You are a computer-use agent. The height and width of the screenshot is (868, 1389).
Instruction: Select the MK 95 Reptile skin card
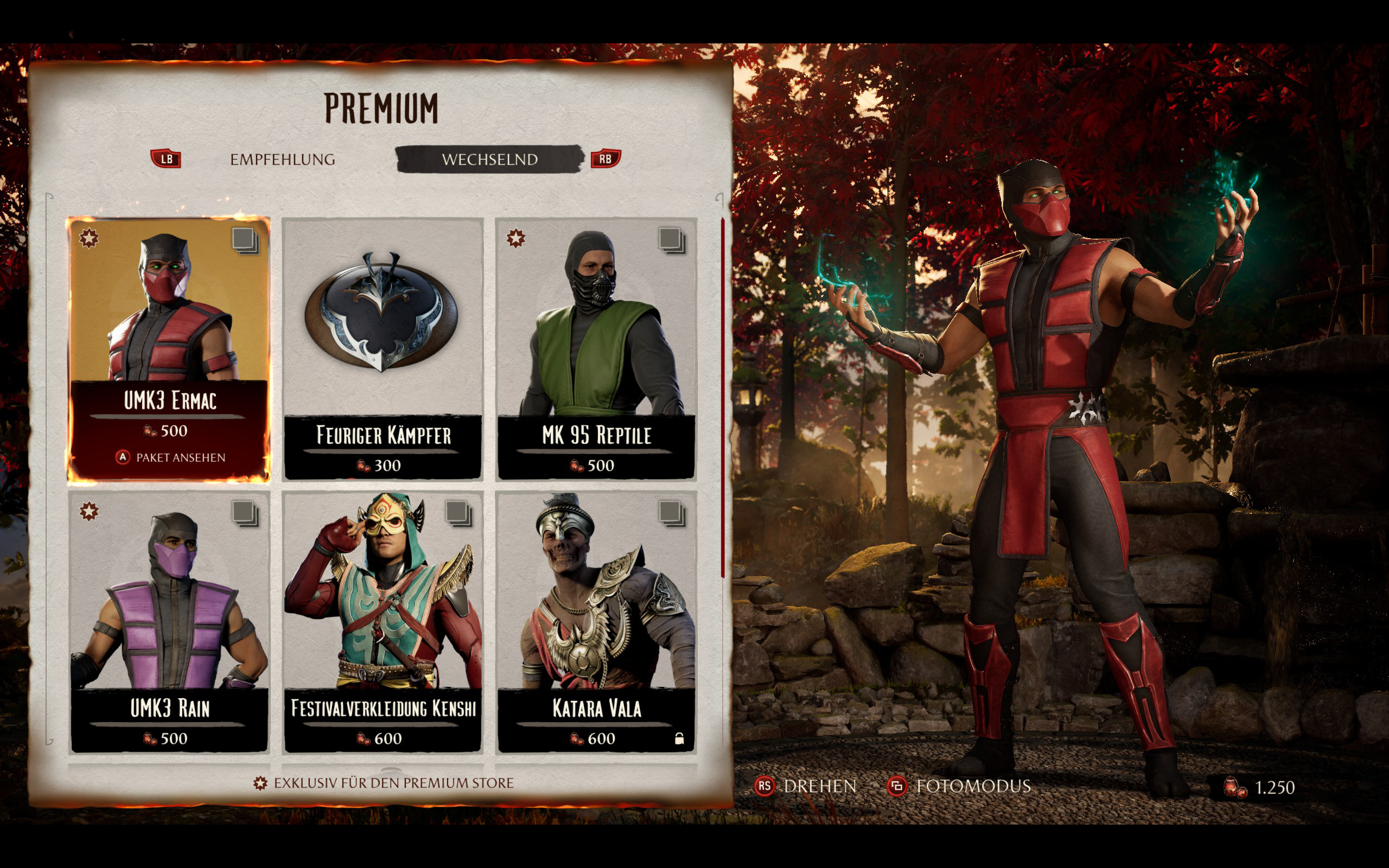tap(596, 348)
